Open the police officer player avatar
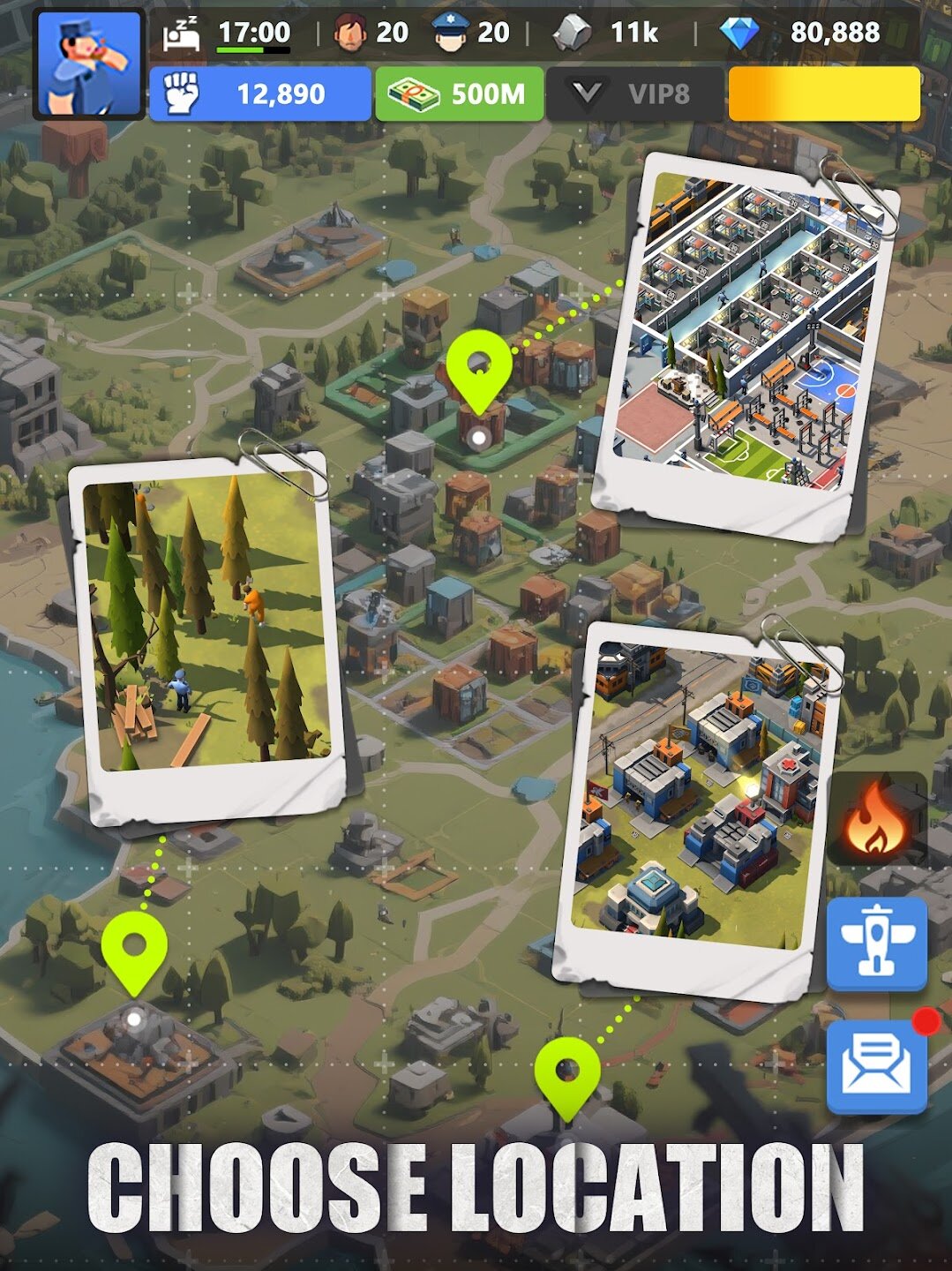Screen dimensions: 952x1271 [x=88, y=64]
